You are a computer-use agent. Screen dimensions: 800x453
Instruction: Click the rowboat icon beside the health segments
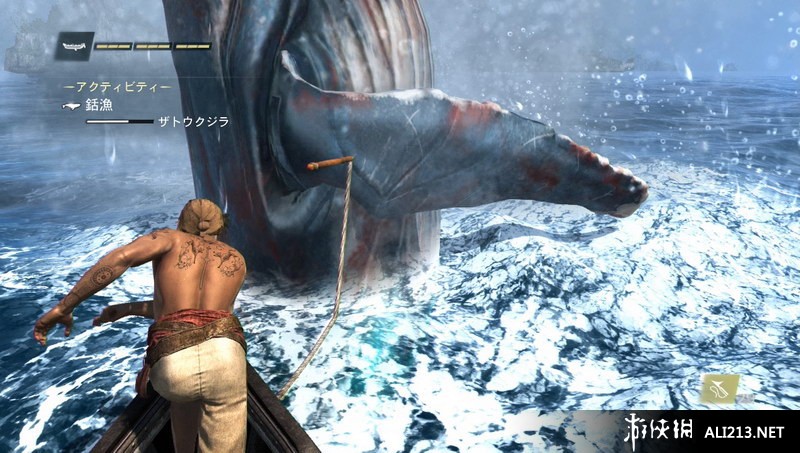pos(75,45)
